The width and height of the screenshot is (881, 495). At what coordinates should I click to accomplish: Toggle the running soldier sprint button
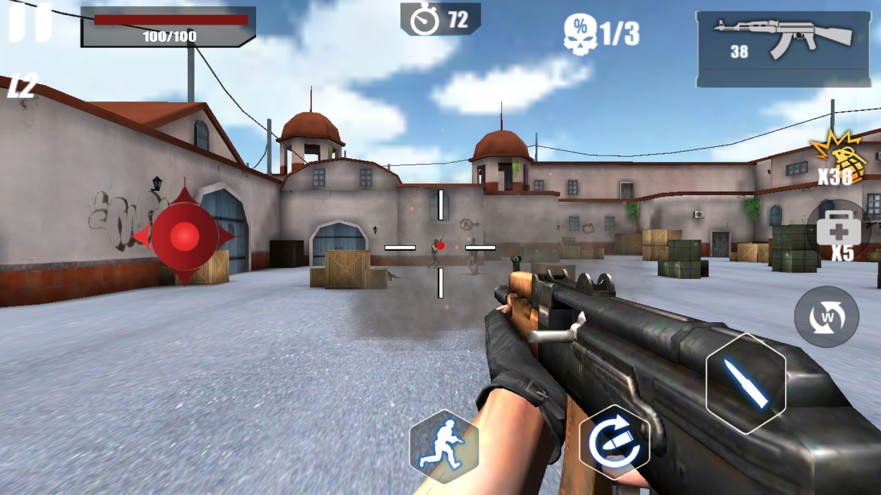coord(443,446)
